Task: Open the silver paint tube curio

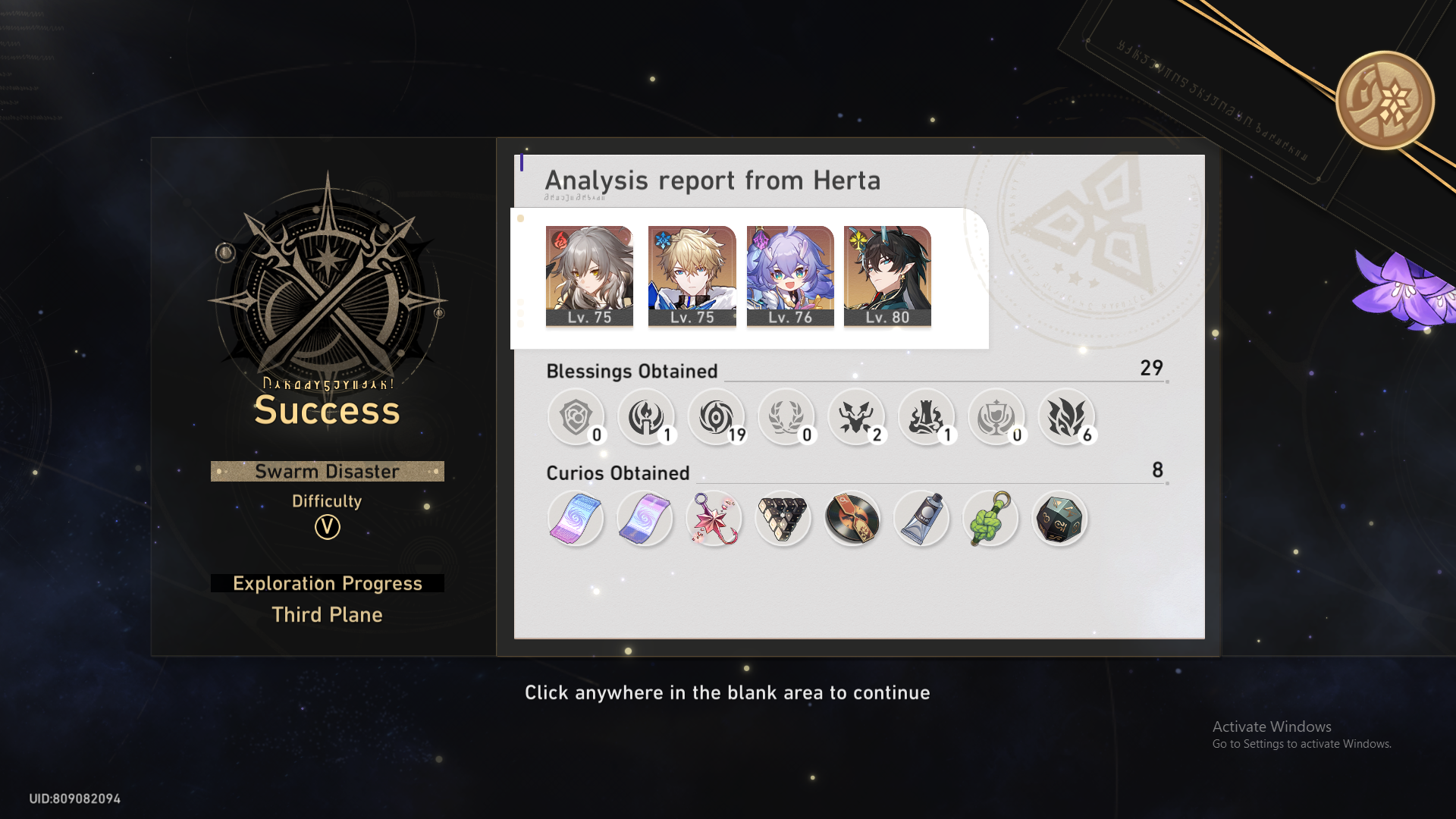Action: pos(921,518)
